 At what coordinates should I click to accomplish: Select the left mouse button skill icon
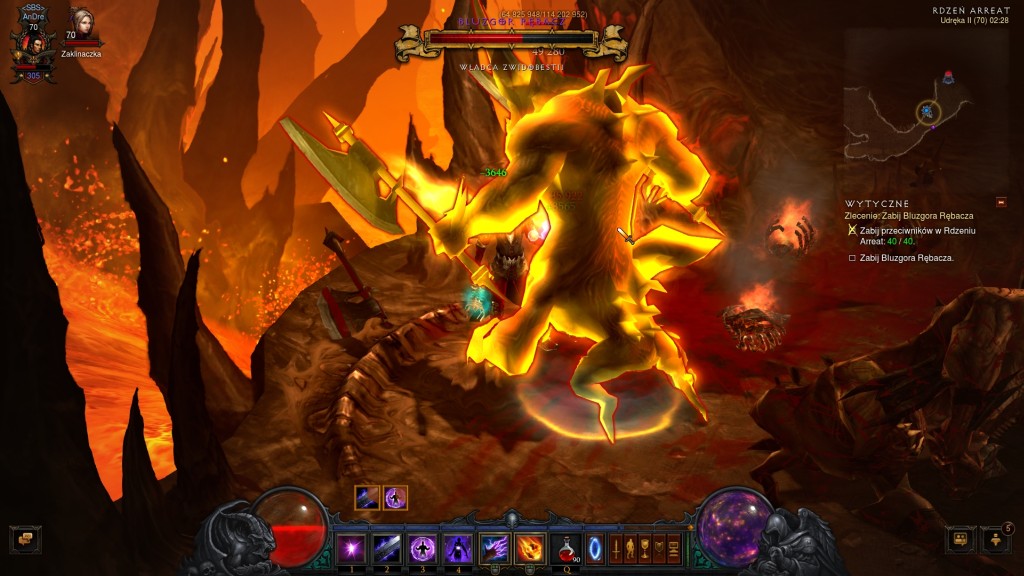(x=495, y=549)
